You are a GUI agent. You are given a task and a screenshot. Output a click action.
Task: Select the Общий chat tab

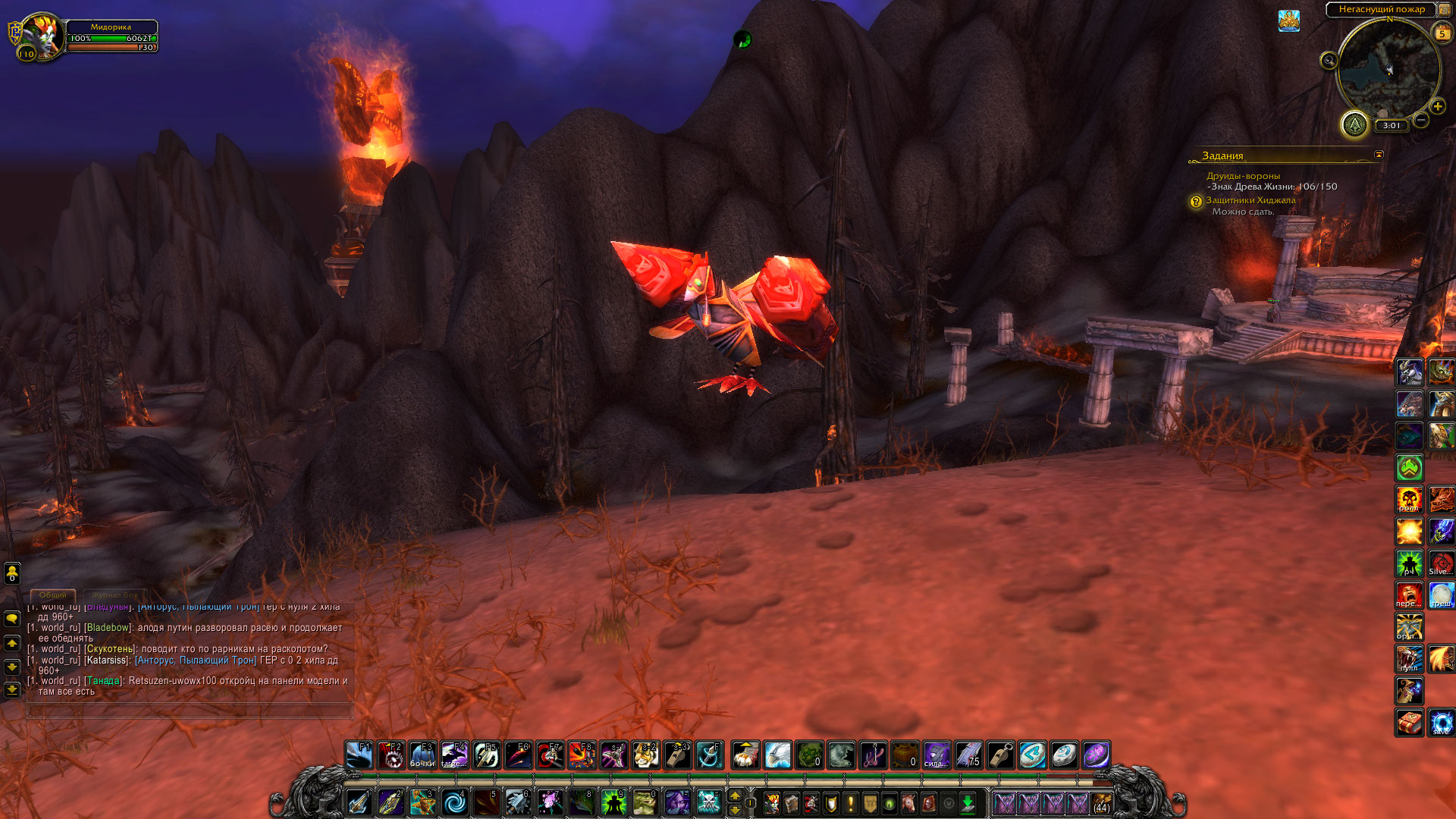(53, 595)
